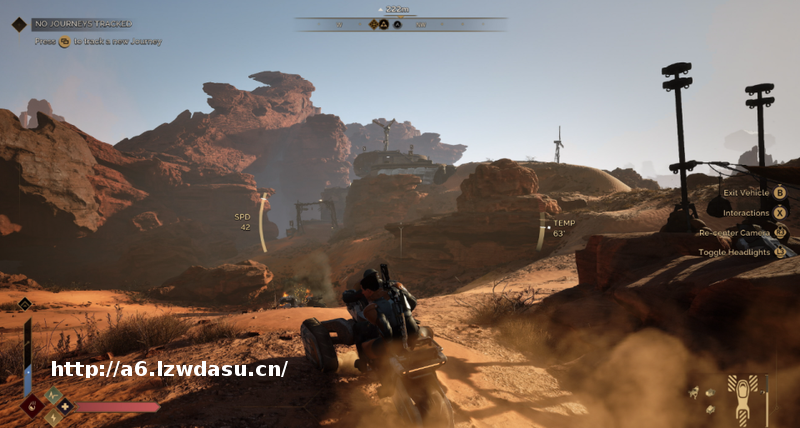
Task: Click the Exit Vehicle label
Action: click(x=745, y=192)
